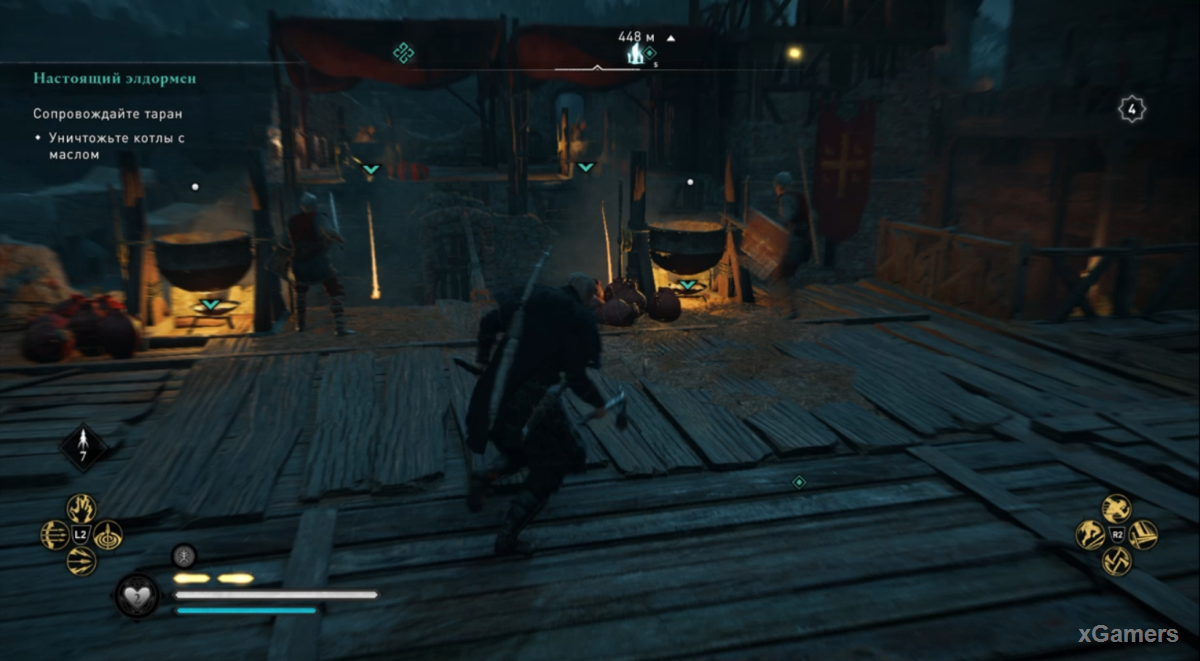The height and width of the screenshot is (661, 1200).
Task: Activate the multi-arrow bow ability
Action: point(56,535)
